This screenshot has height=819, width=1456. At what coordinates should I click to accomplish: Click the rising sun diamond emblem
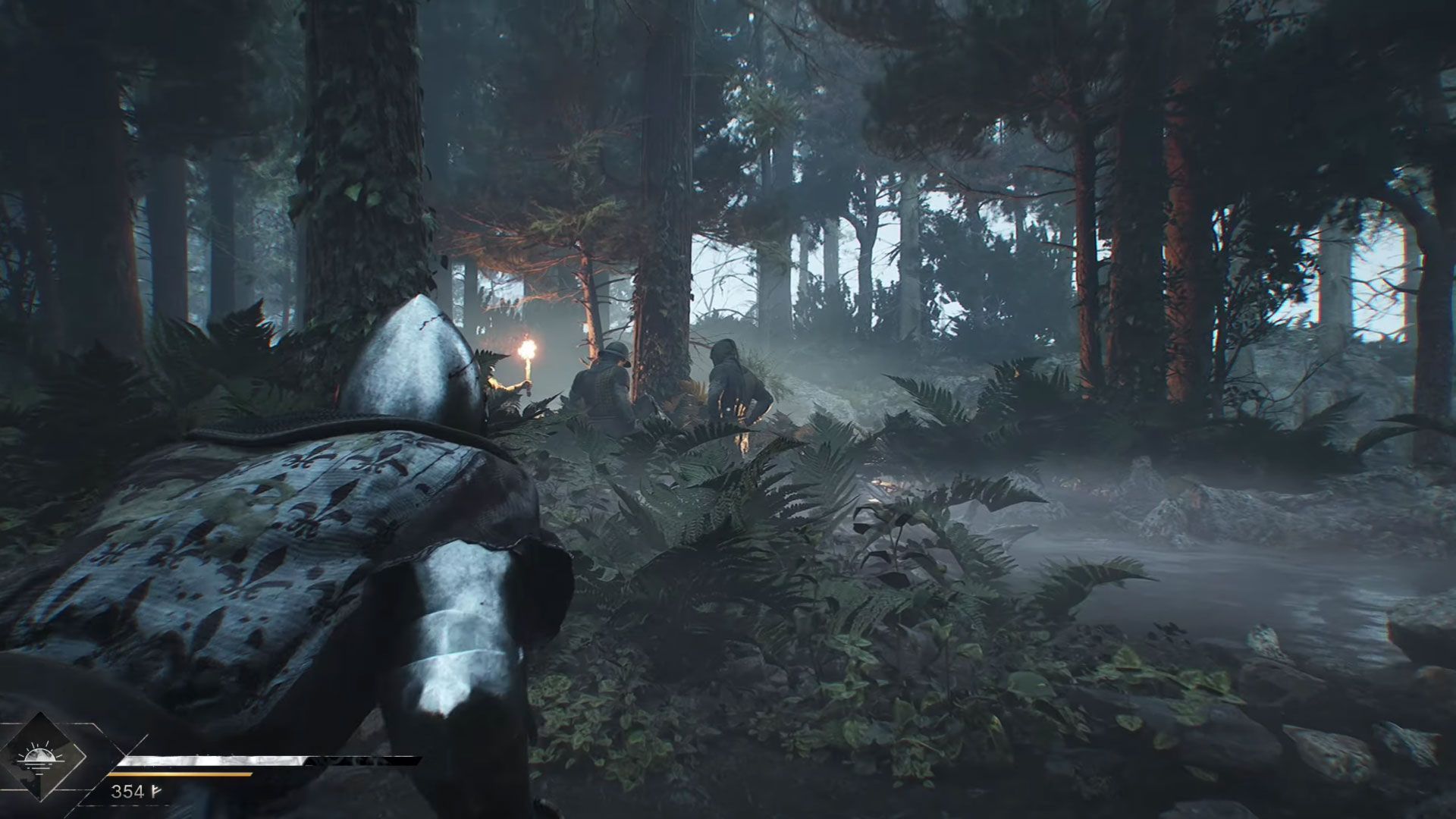pyautogui.click(x=36, y=758)
